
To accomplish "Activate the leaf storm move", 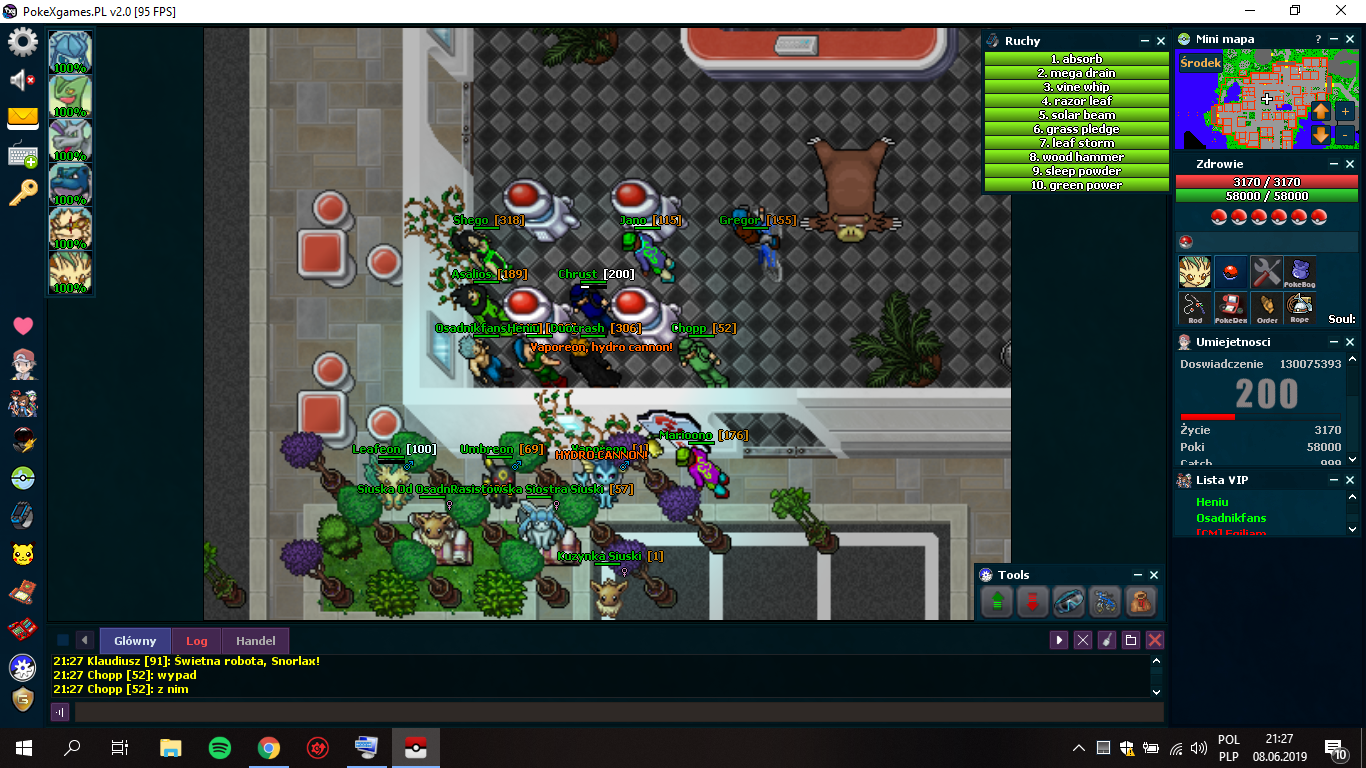I will 1076,143.
